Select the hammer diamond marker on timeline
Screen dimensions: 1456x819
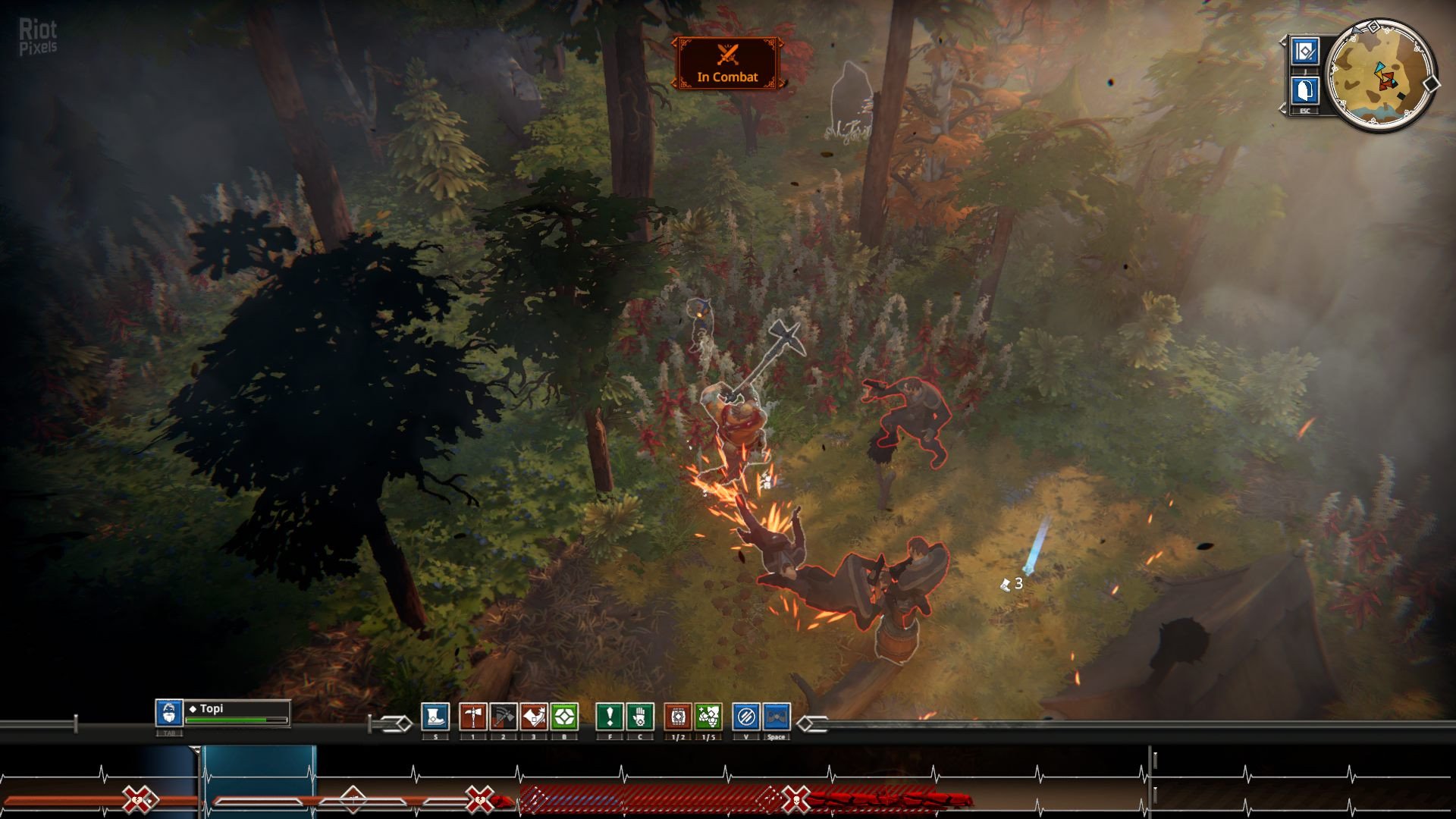353,799
